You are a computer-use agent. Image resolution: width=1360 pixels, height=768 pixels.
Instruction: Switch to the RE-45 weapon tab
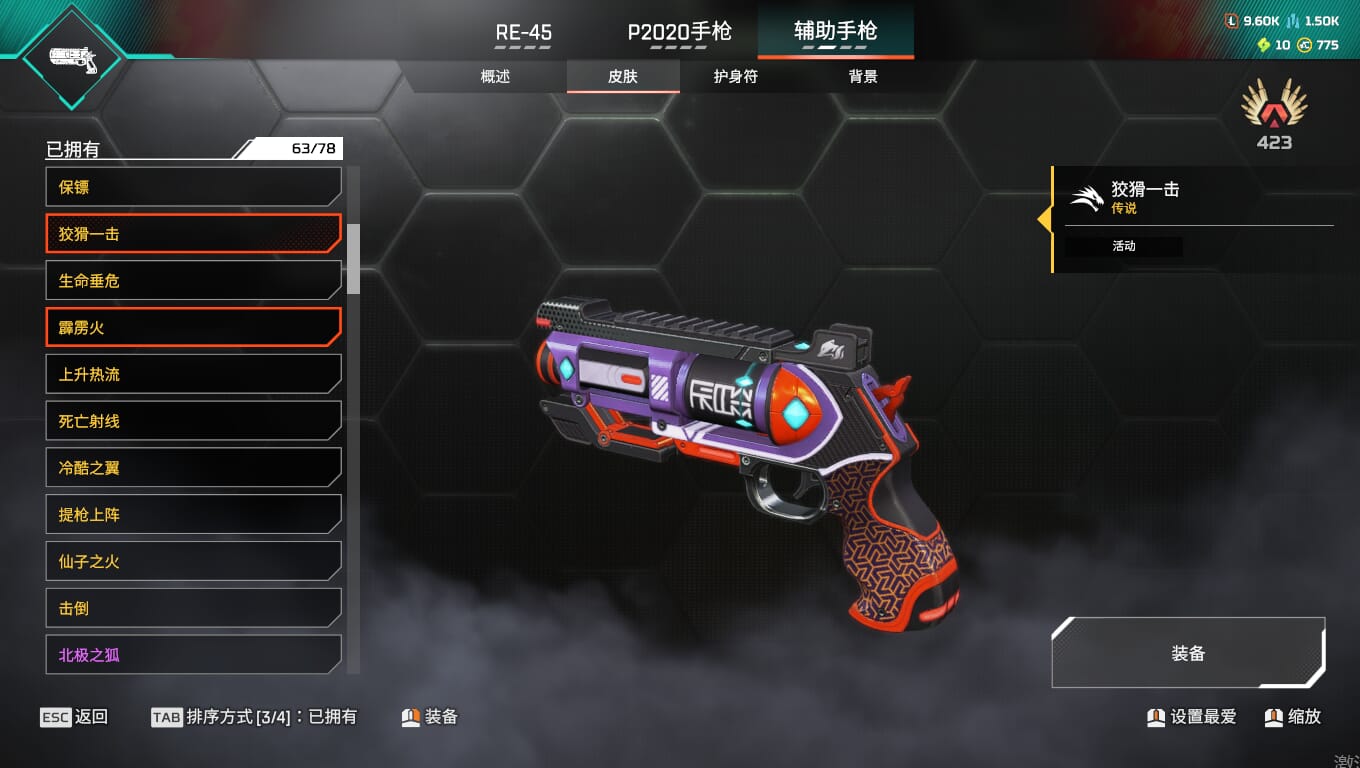(x=524, y=32)
